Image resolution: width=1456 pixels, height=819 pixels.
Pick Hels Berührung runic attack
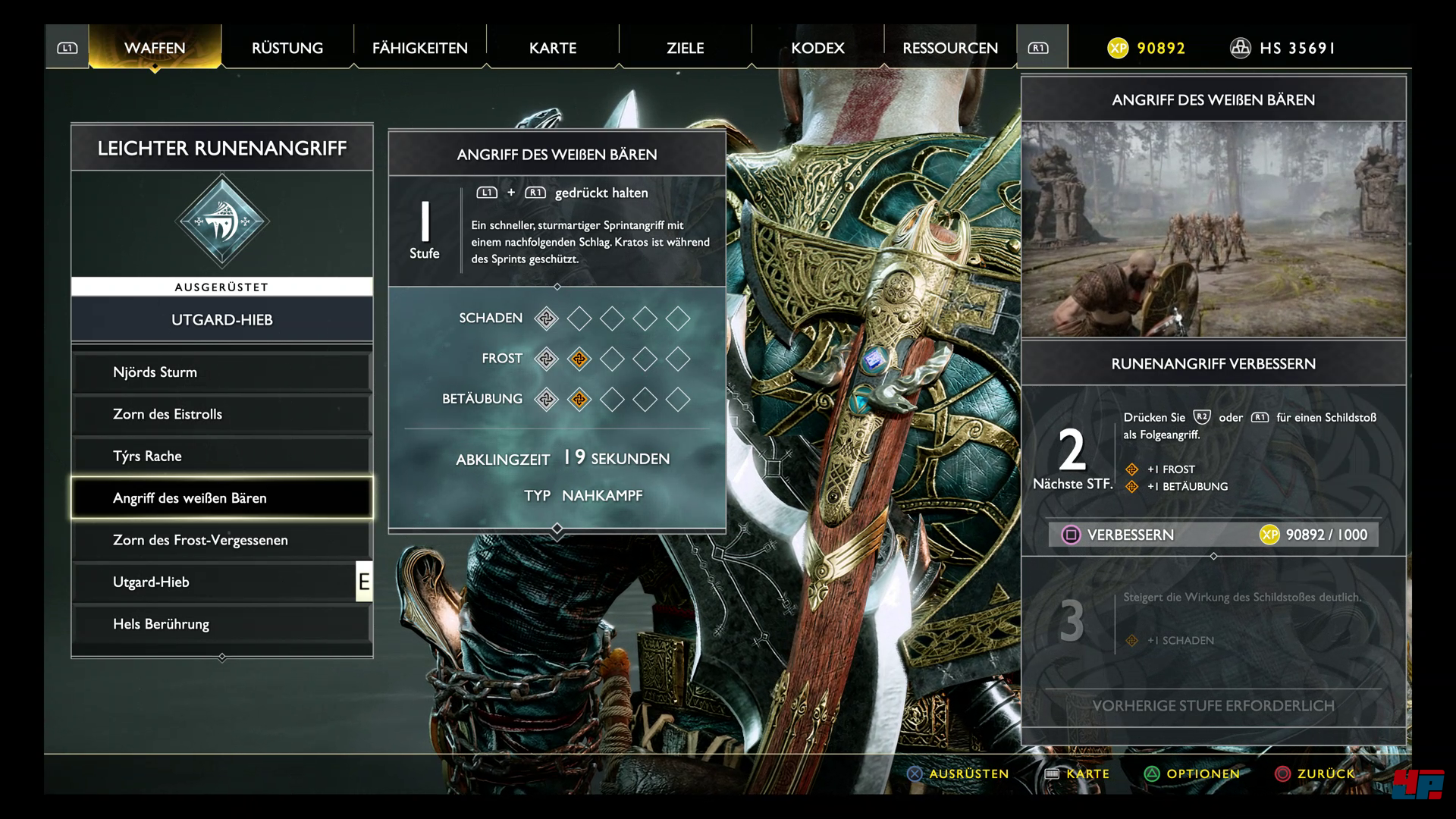221,624
